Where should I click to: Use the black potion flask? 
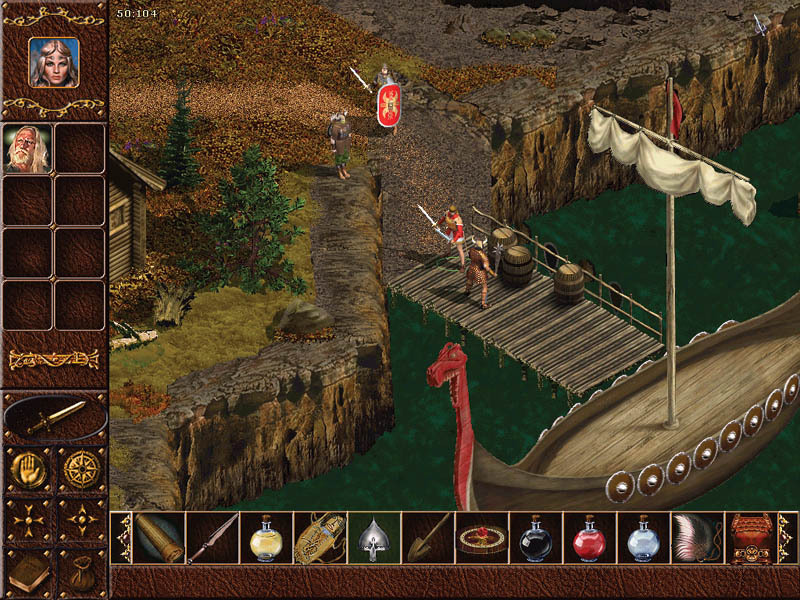(536, 538)
